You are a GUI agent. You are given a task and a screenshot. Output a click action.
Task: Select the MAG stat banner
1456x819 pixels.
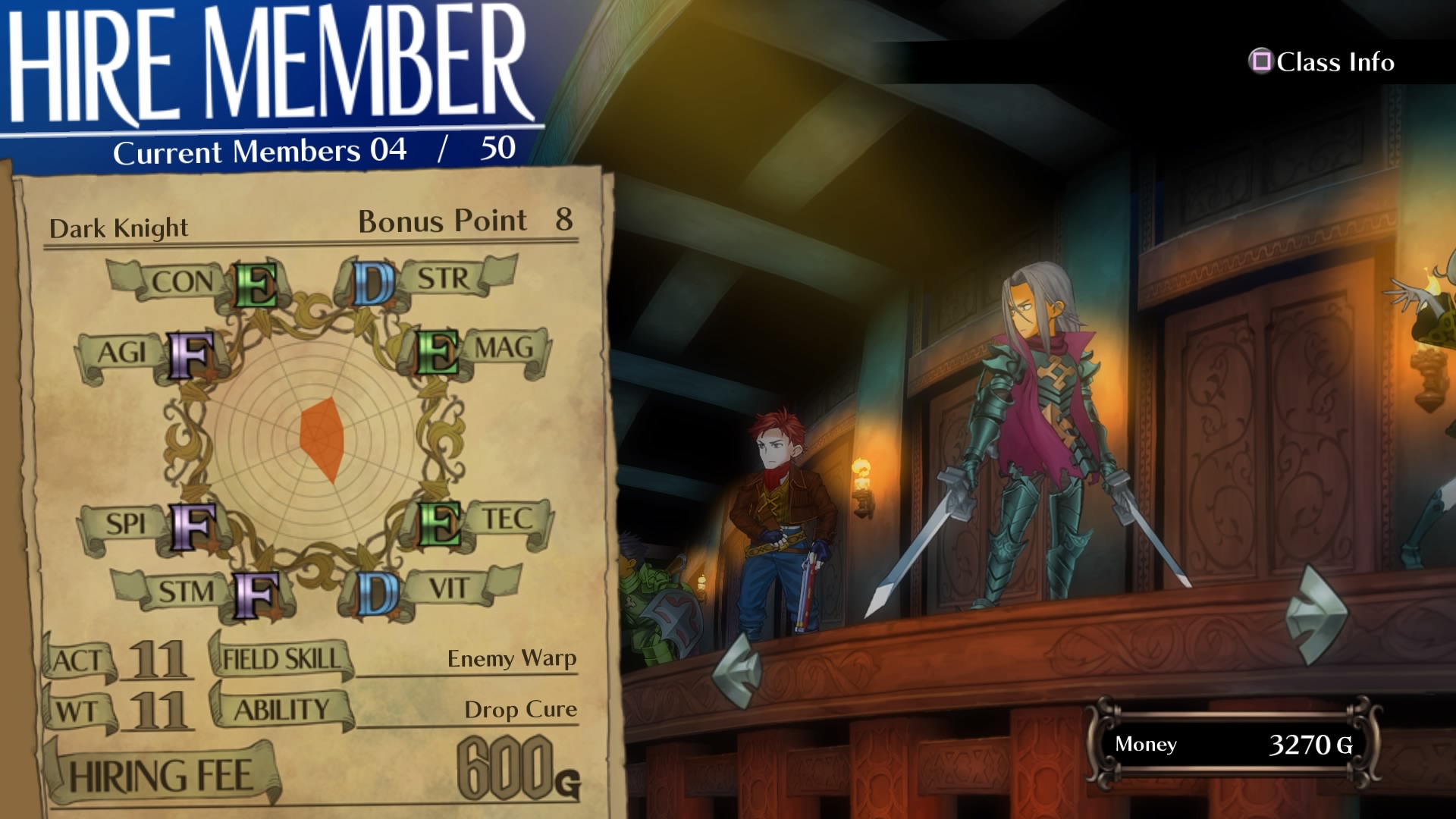click(x=504, y=348)
